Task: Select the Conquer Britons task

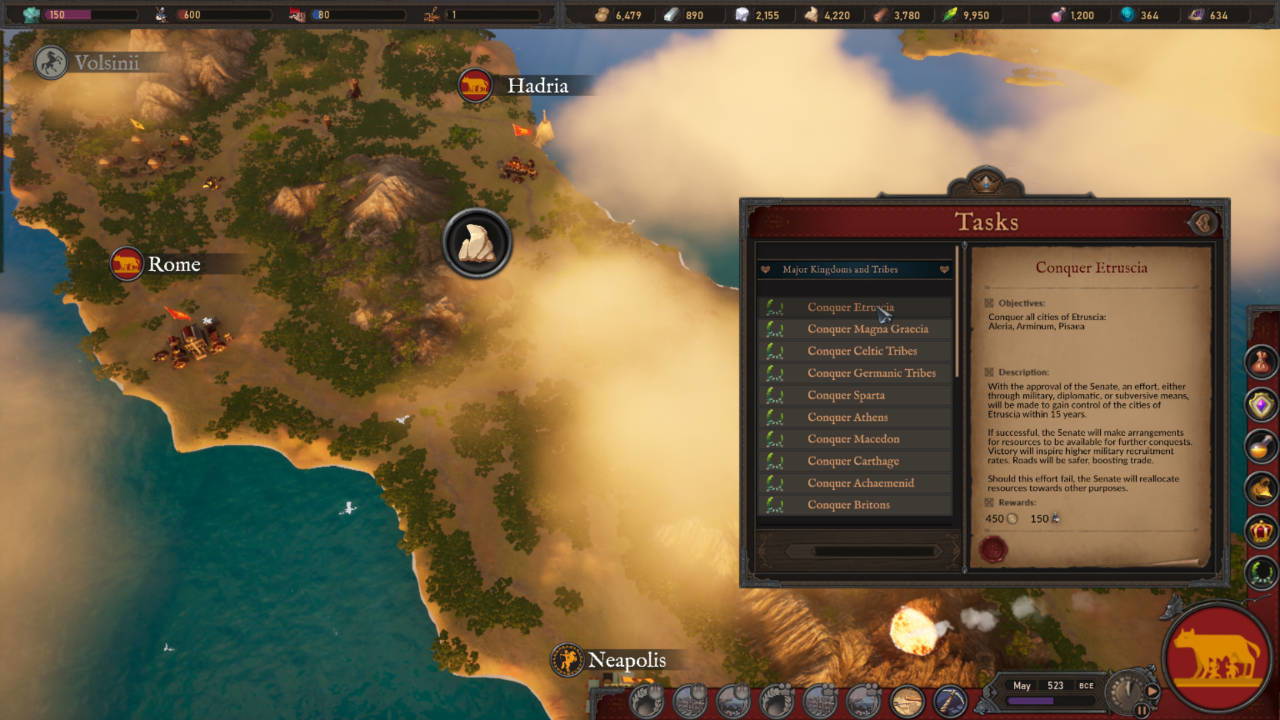Action: pos(848,505)
